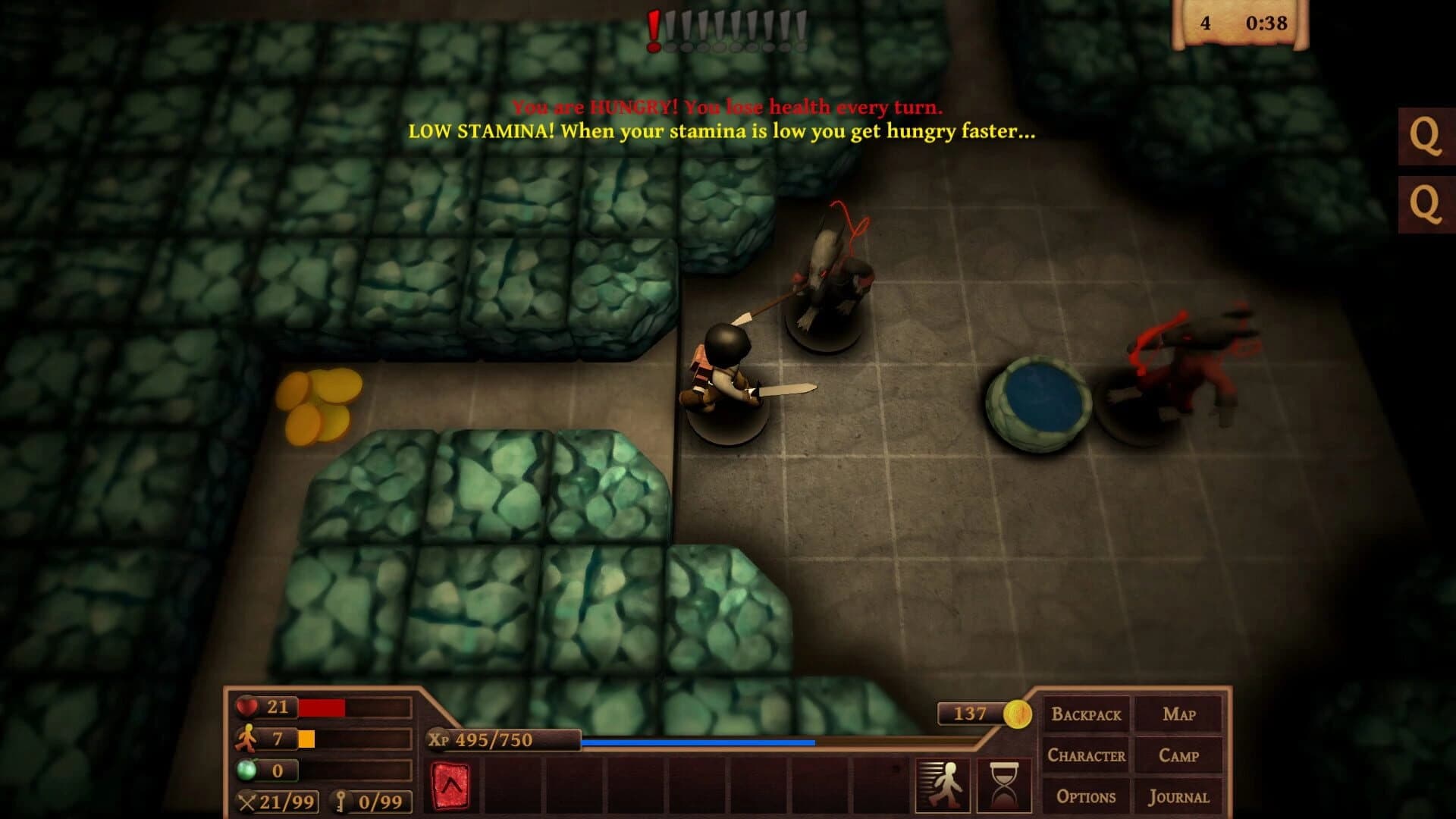The height and width of the screenshot is (819, 1456).
Task: Open the Backpack
Action: [x=1086, y=714]
